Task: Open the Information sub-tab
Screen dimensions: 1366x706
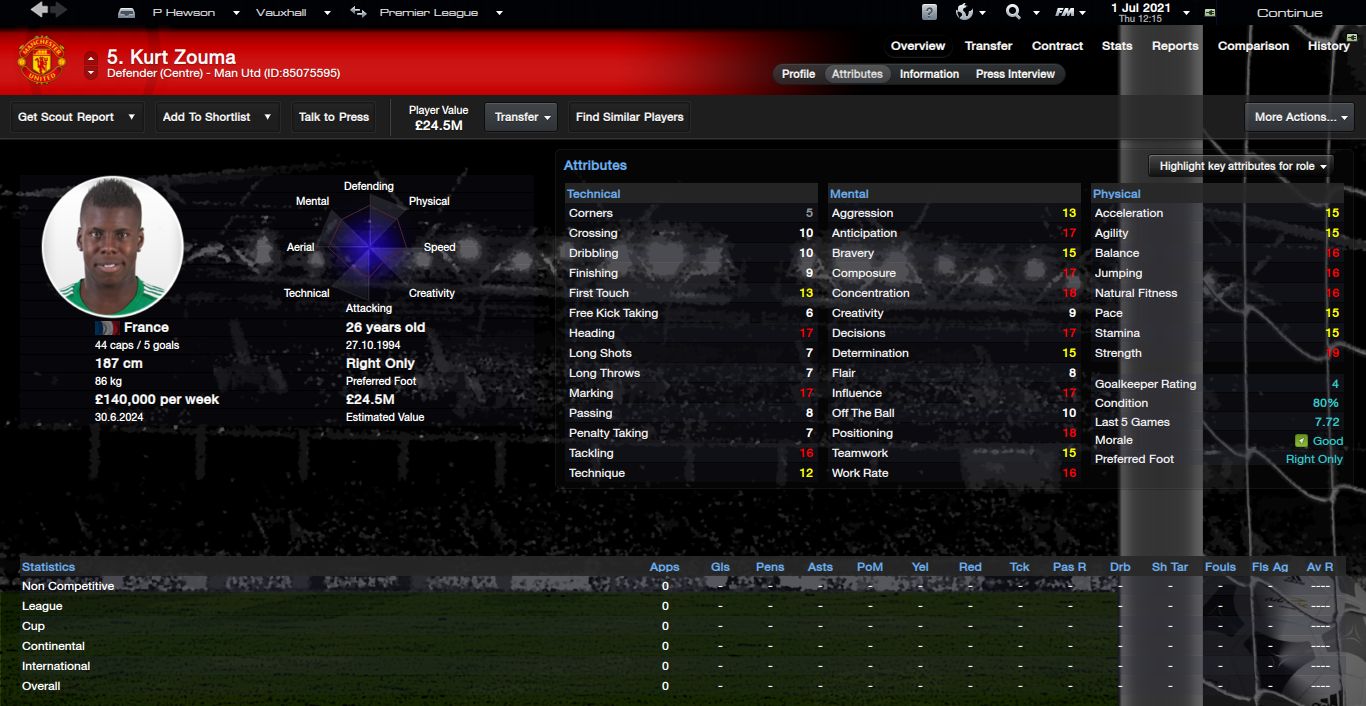Action: tap(929, 74)
